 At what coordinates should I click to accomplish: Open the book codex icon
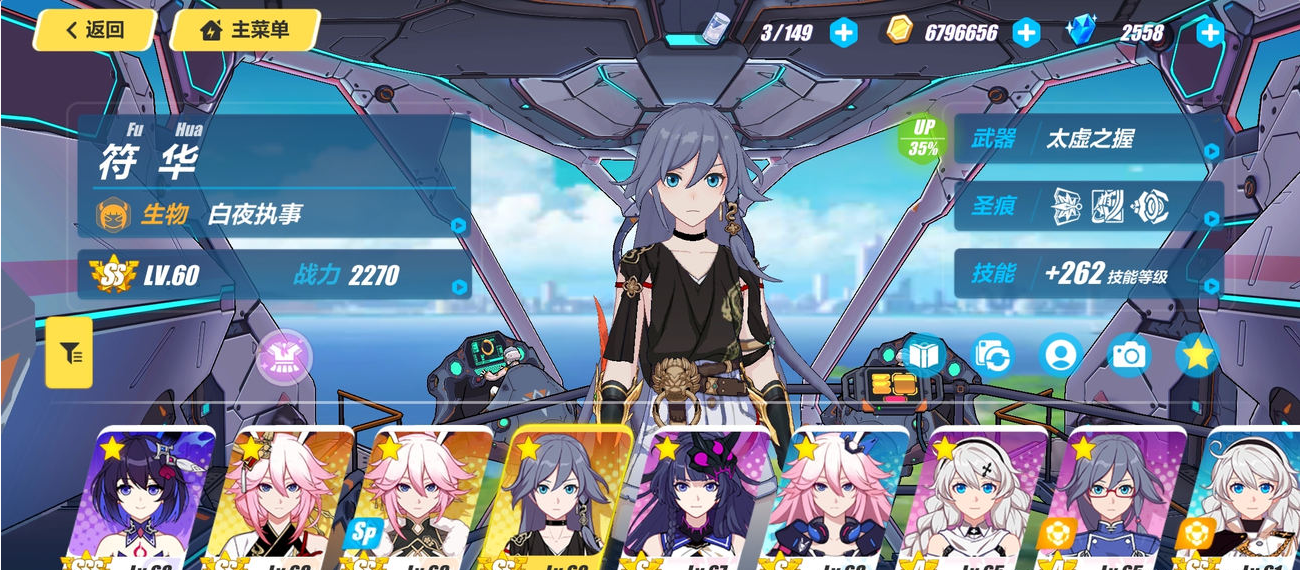tap(923, 355)
